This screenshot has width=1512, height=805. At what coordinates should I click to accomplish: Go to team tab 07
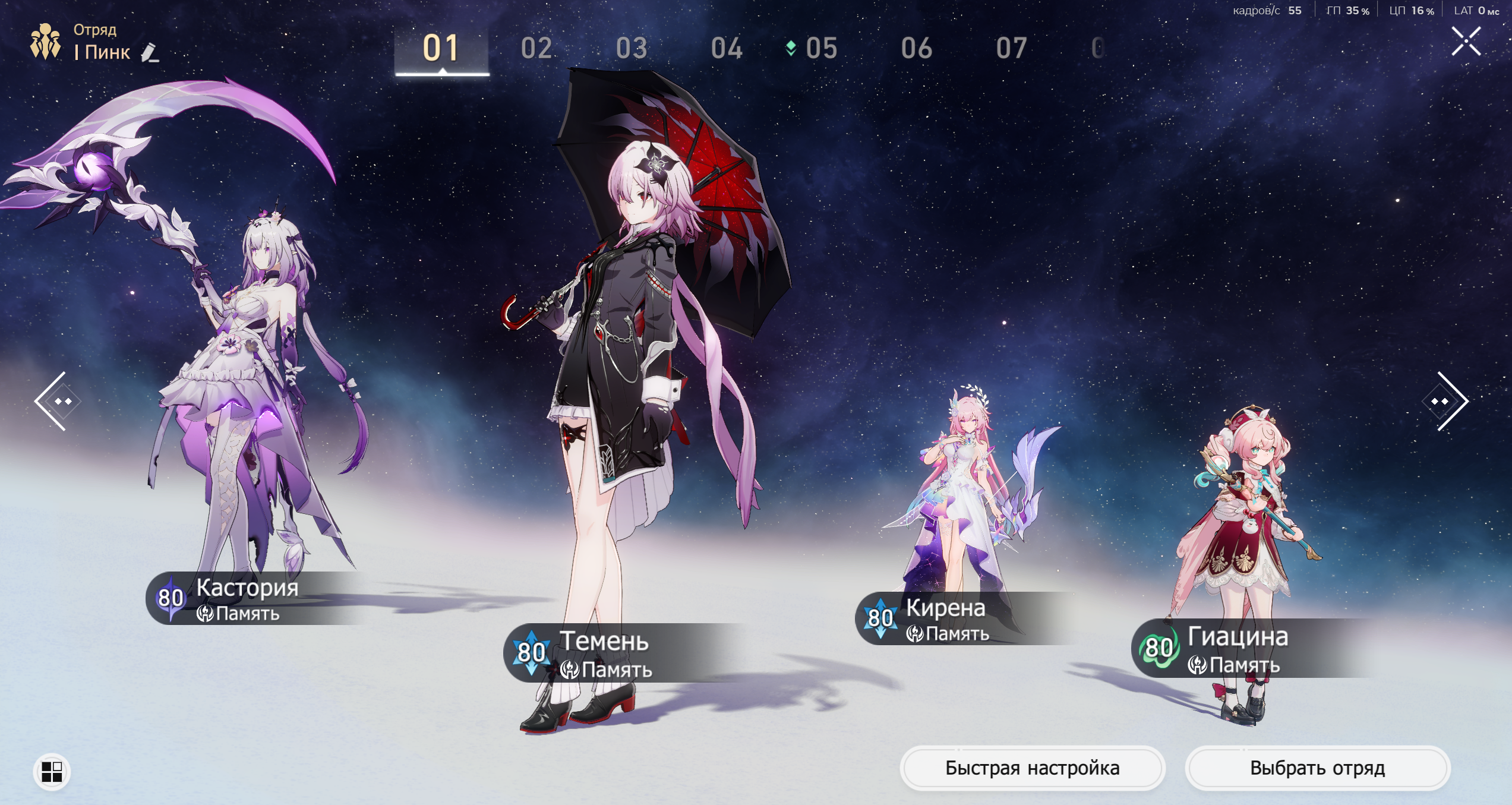click(x=1011, y=48)
